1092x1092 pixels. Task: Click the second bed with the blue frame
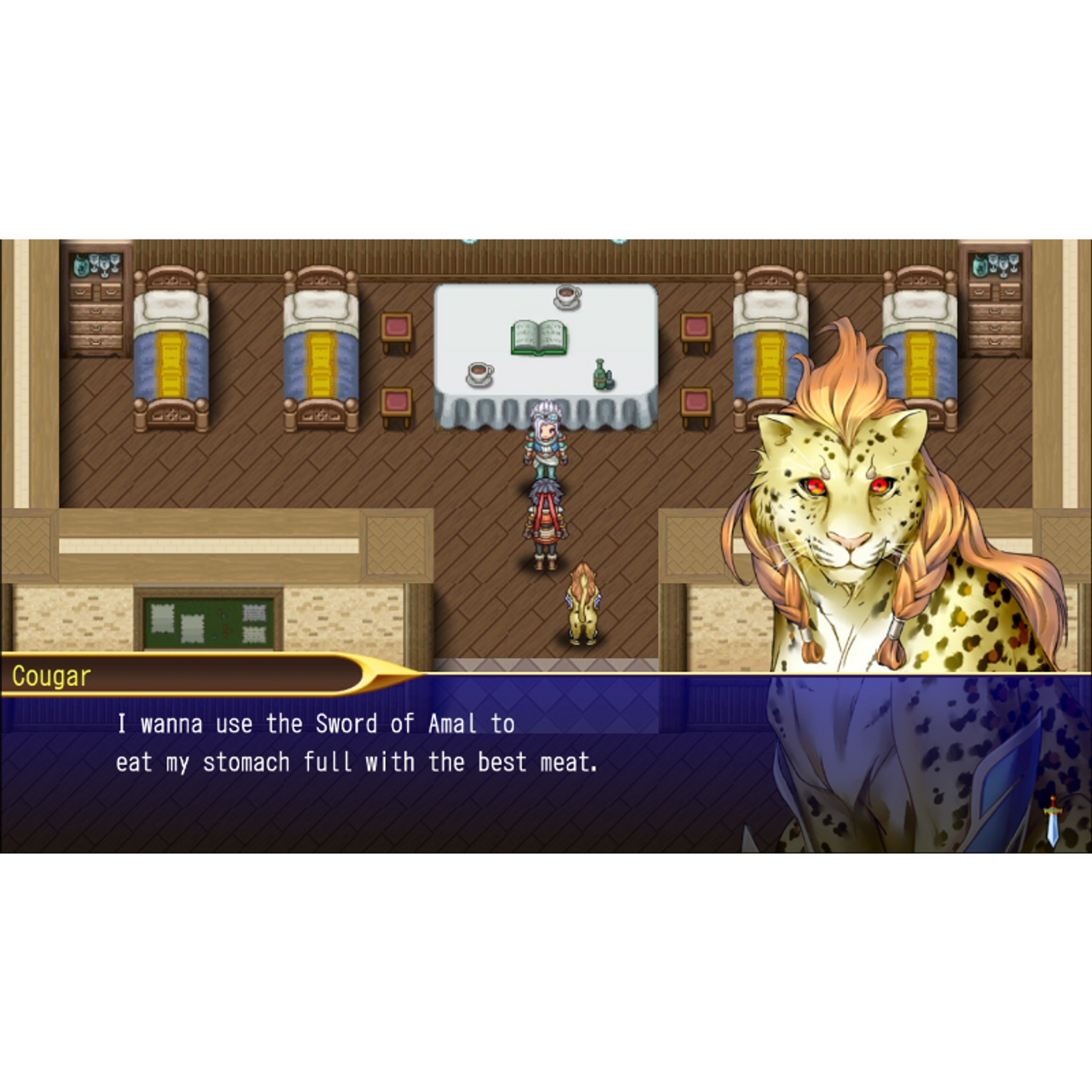(x=320, y=346)
